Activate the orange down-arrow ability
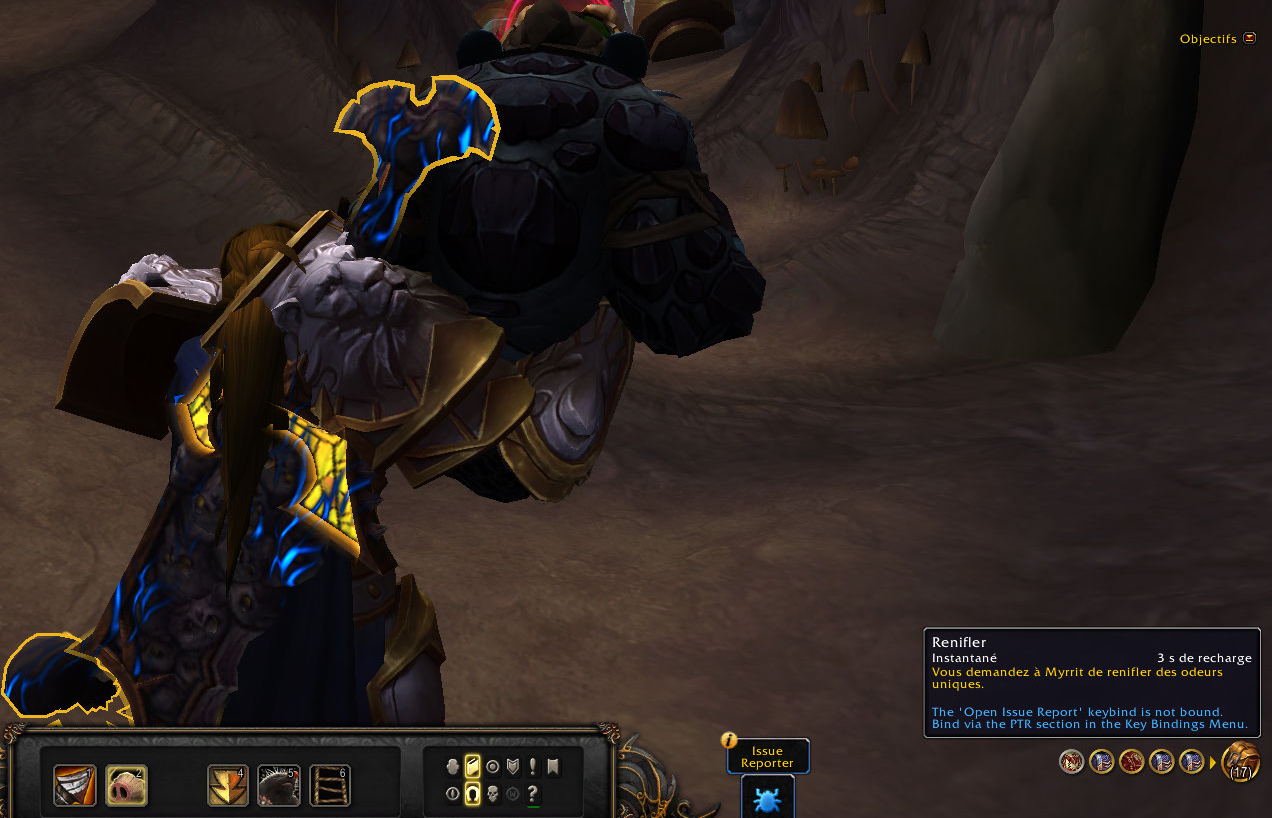1272x818 pixels. [228, 785]
